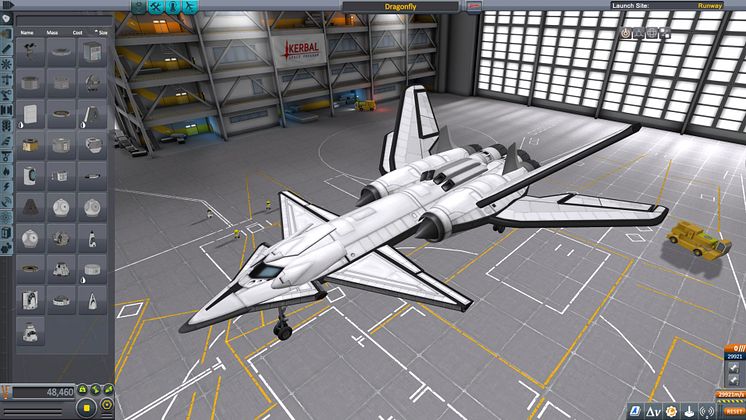Sort the parts list by Size
This screenshot has height=420, width=746.
[x=100, y=32]
